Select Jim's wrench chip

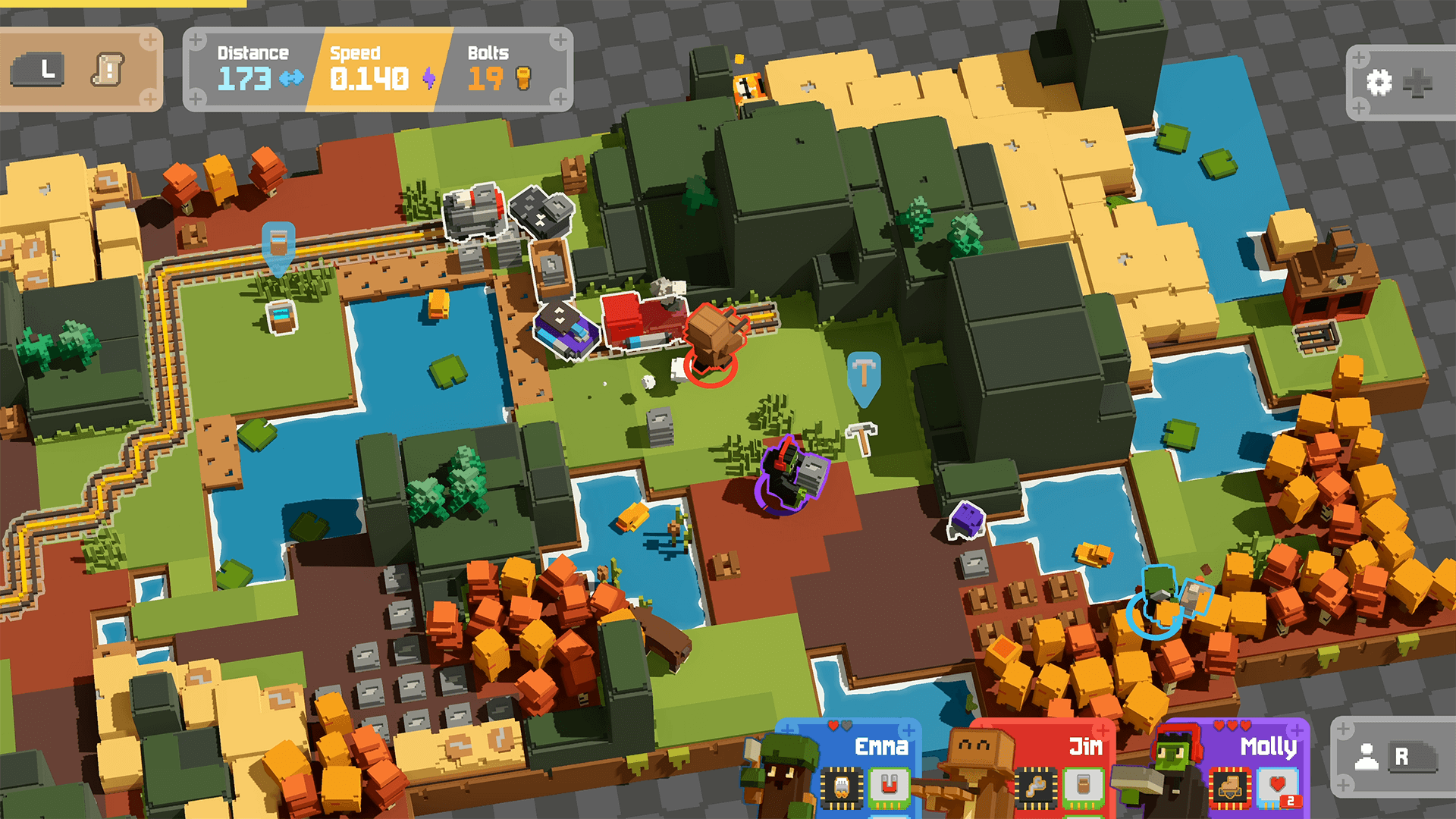point(1035,787)
